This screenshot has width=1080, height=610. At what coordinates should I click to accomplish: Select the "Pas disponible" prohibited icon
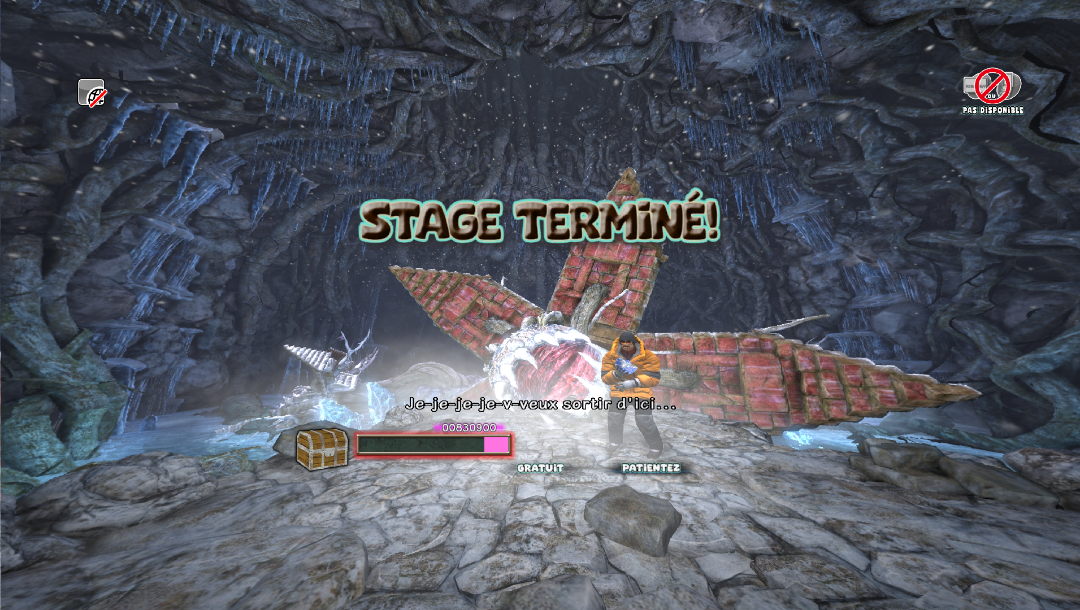(992, 86)
